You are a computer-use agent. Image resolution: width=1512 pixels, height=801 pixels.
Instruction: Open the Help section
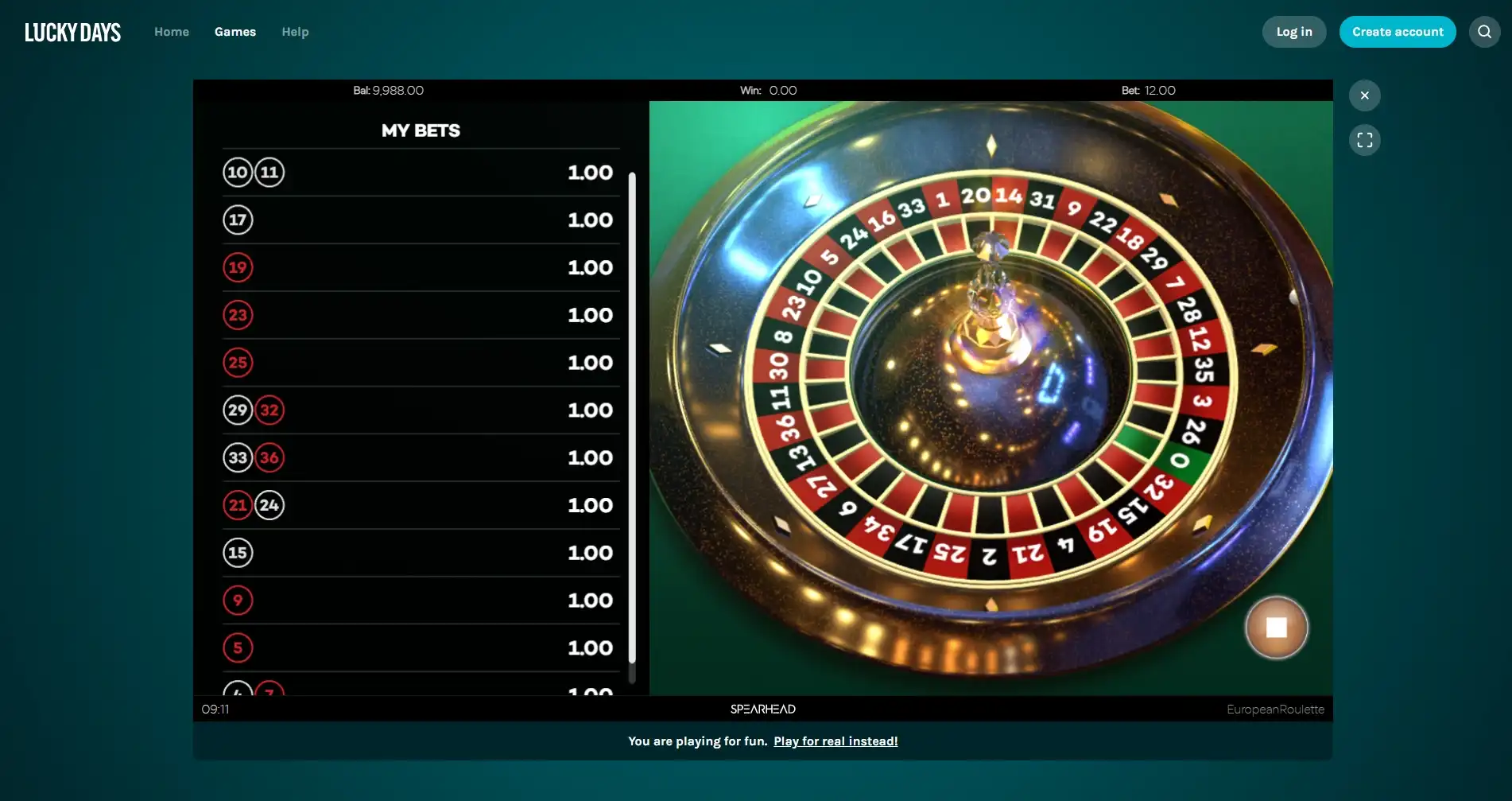[x=295, y=32]
